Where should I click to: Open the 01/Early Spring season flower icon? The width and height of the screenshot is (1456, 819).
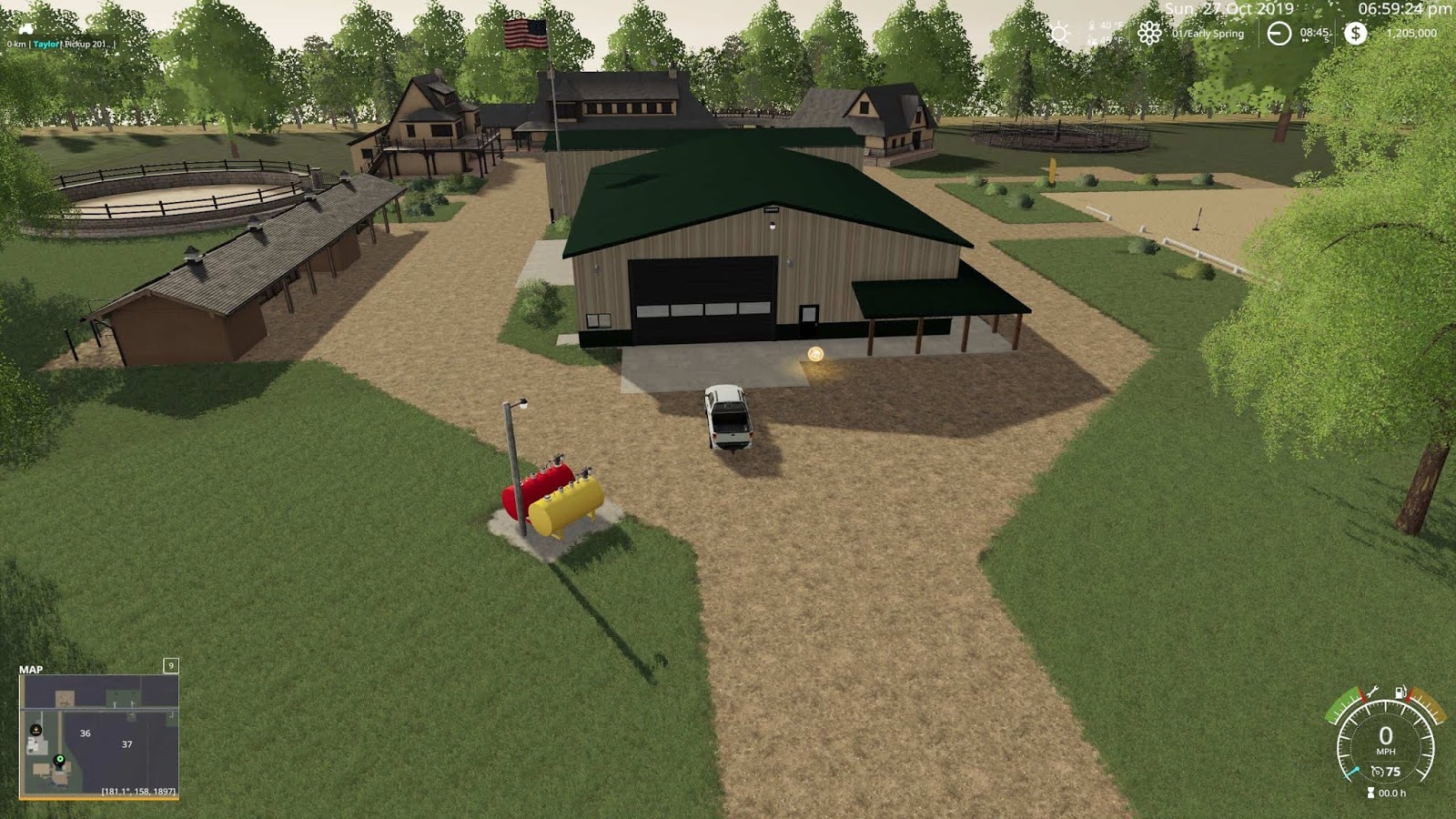coord(1148,33)
